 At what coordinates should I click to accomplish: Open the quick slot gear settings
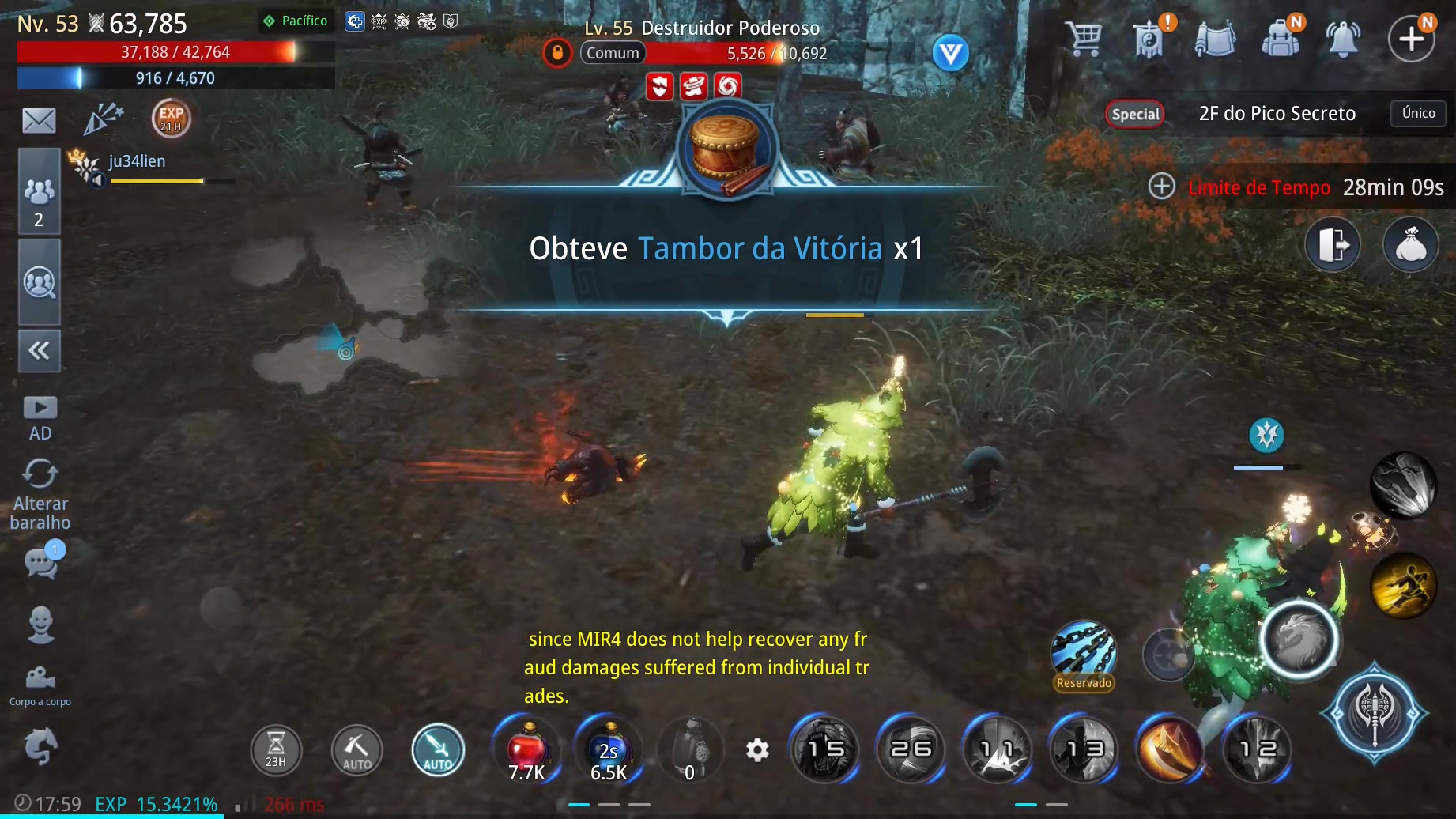click(x=757, y=749)
